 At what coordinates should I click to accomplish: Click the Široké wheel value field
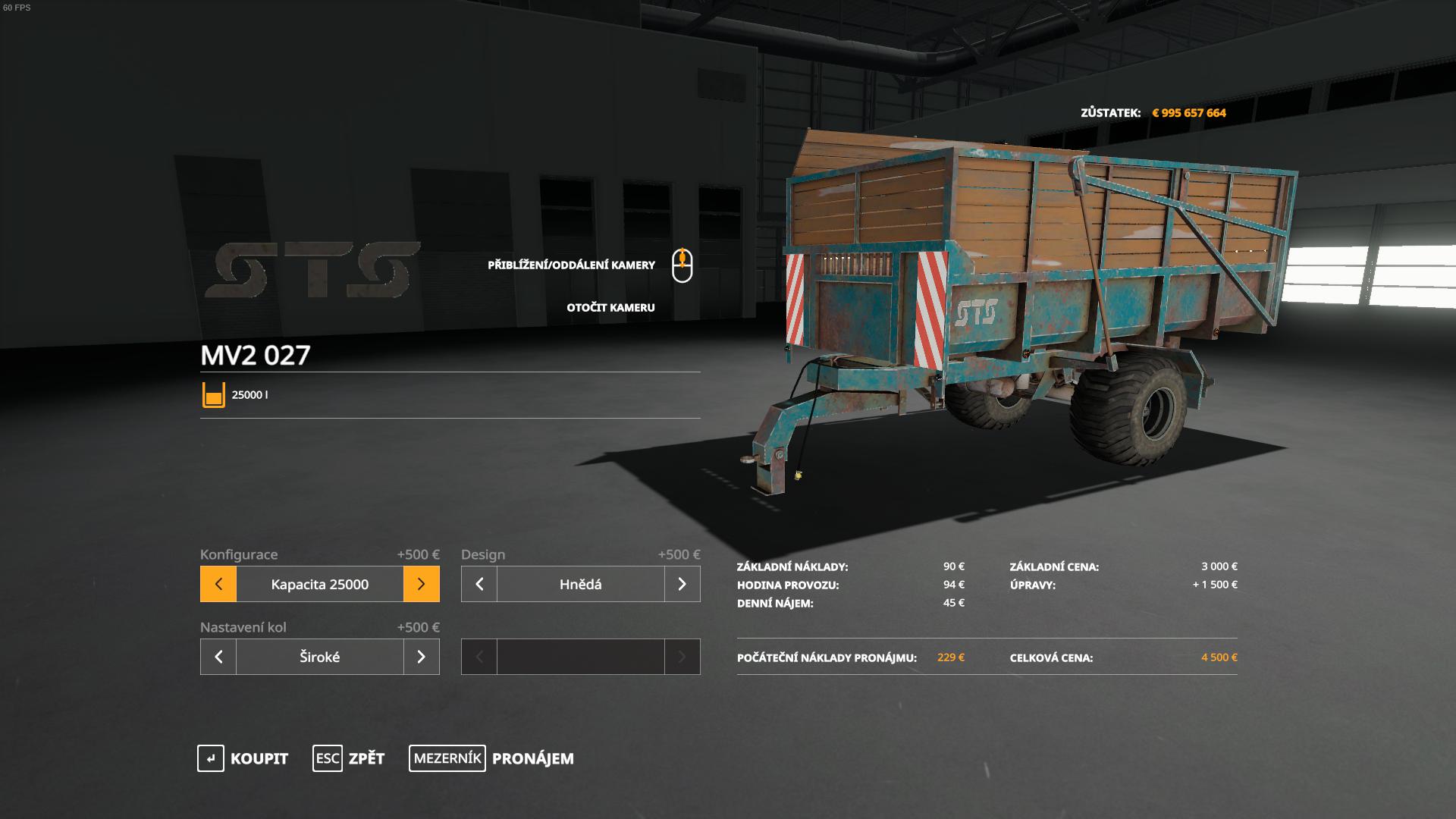pyautogui.click(x=319, y=657)
